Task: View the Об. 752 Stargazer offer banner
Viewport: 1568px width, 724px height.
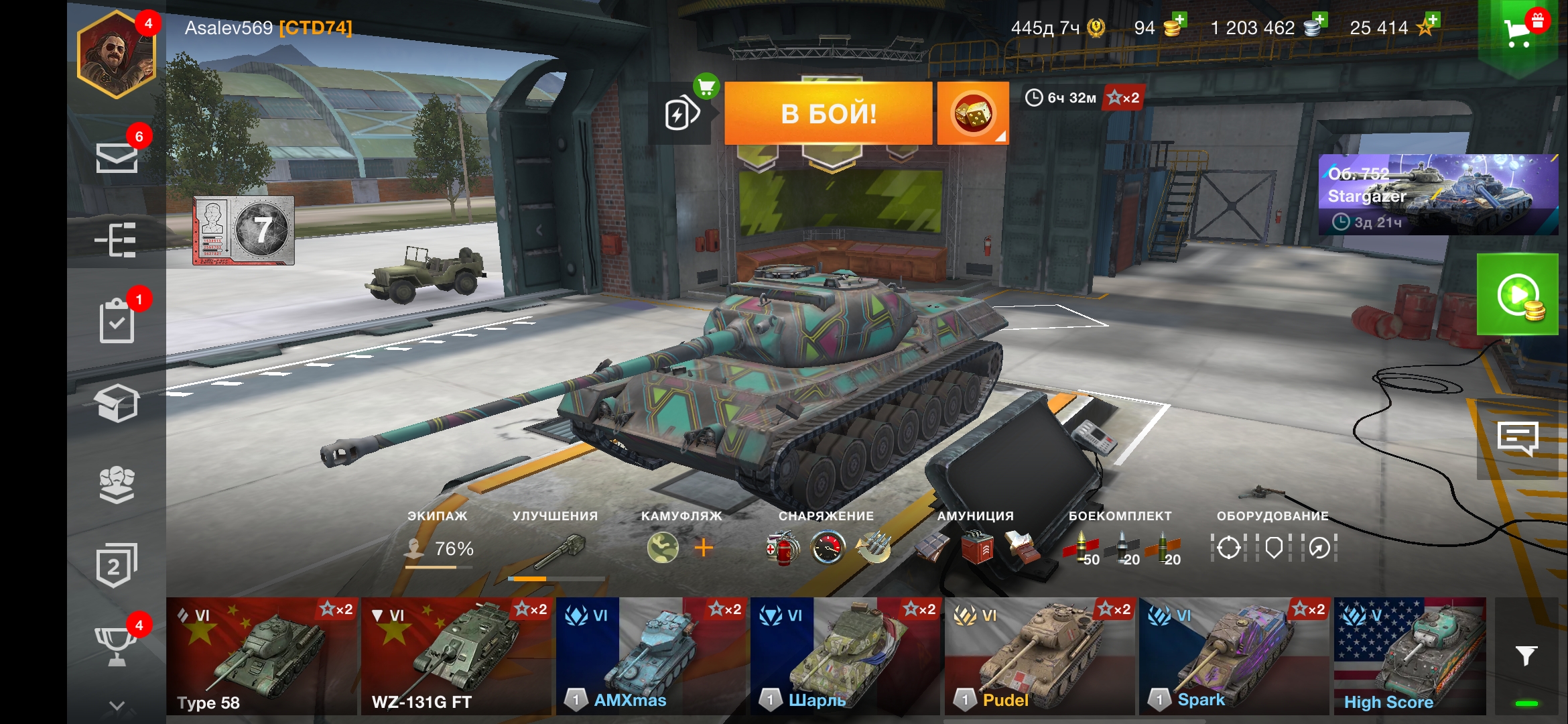Action: click(1438, 194)
